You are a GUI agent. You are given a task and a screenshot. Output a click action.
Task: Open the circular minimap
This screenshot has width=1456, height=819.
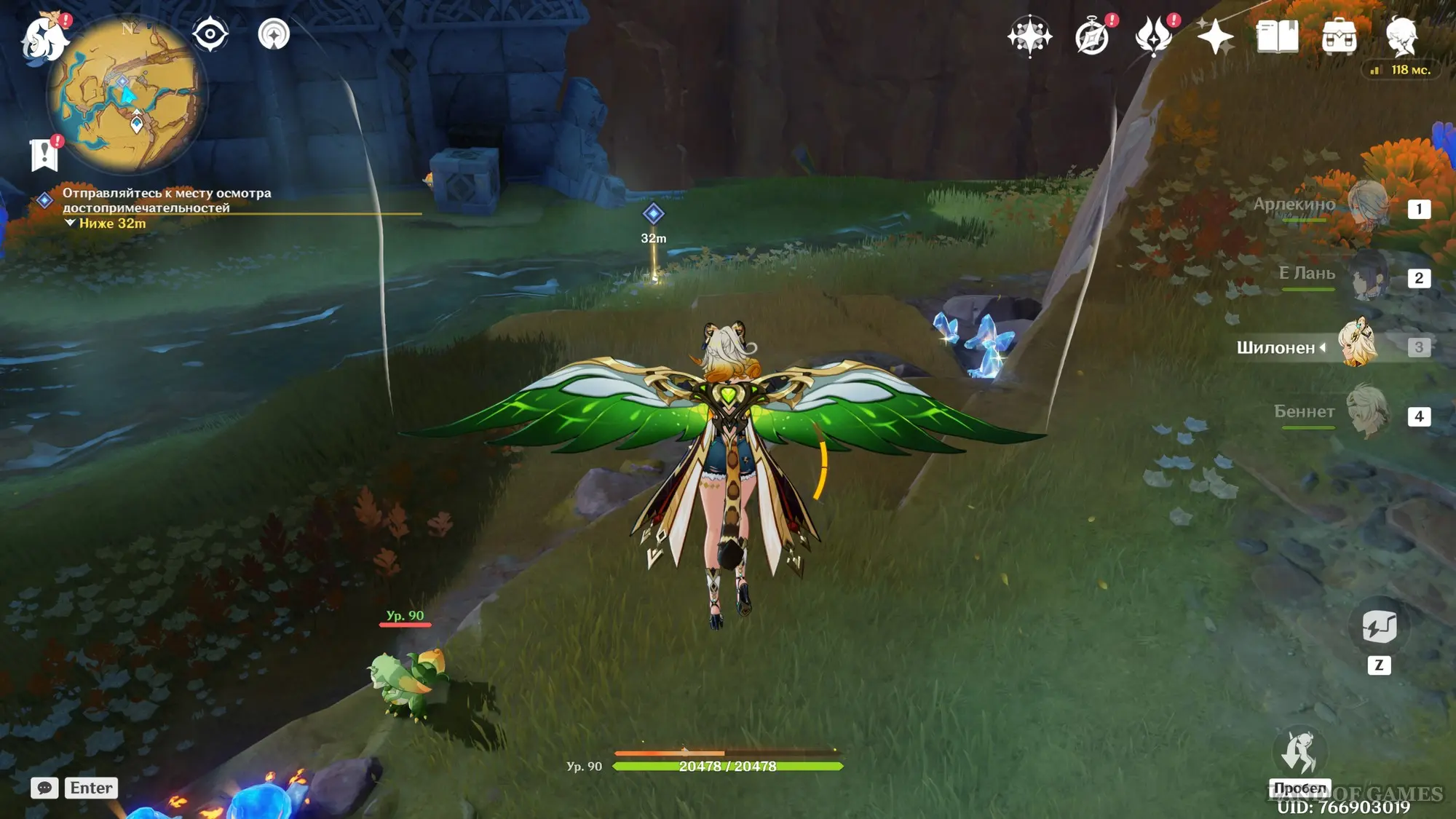[127, 95]
